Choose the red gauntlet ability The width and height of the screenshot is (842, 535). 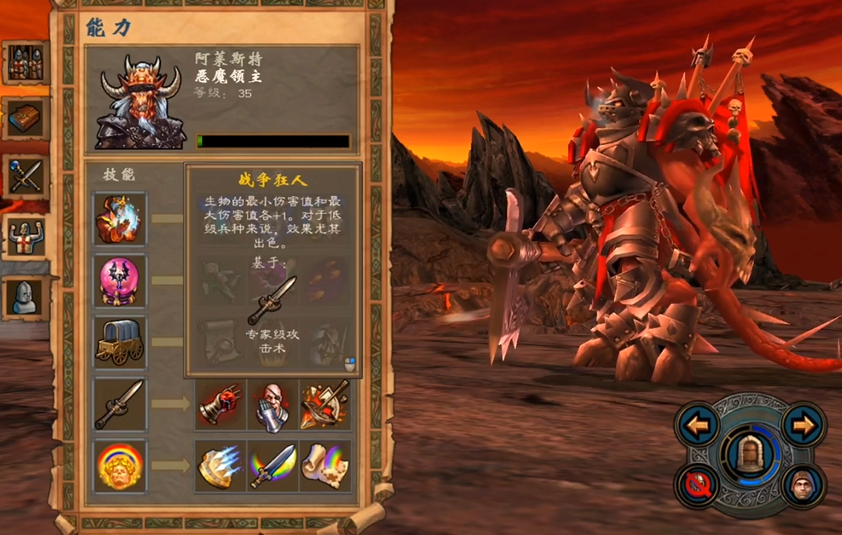(220, 403)
